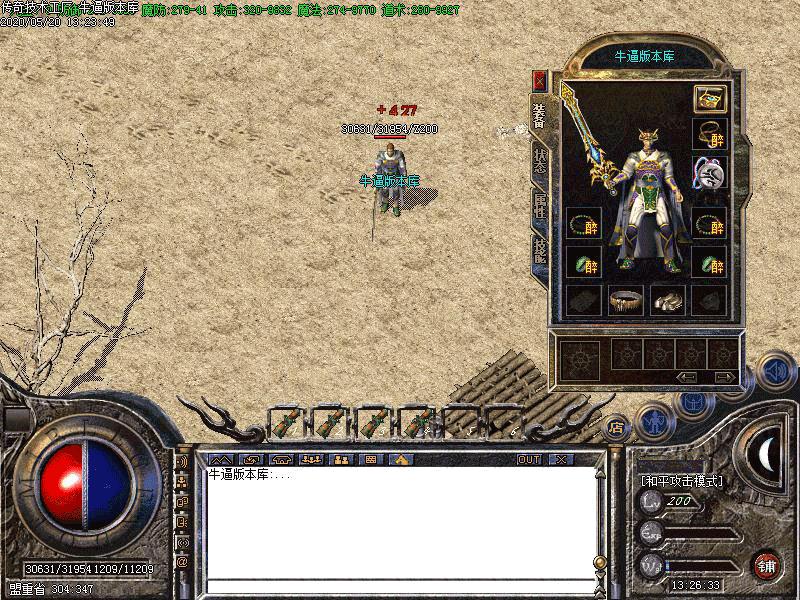Click the panel's left arrow button

coord(687,376)
